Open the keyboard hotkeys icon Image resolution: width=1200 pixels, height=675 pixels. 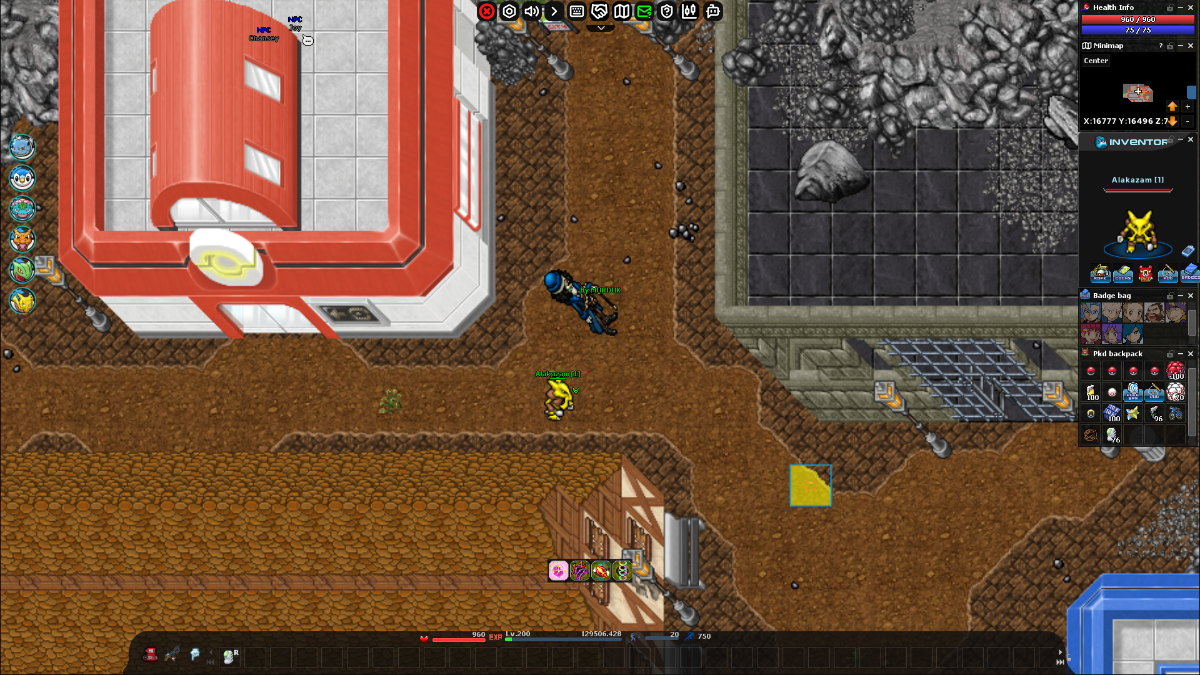577,11
